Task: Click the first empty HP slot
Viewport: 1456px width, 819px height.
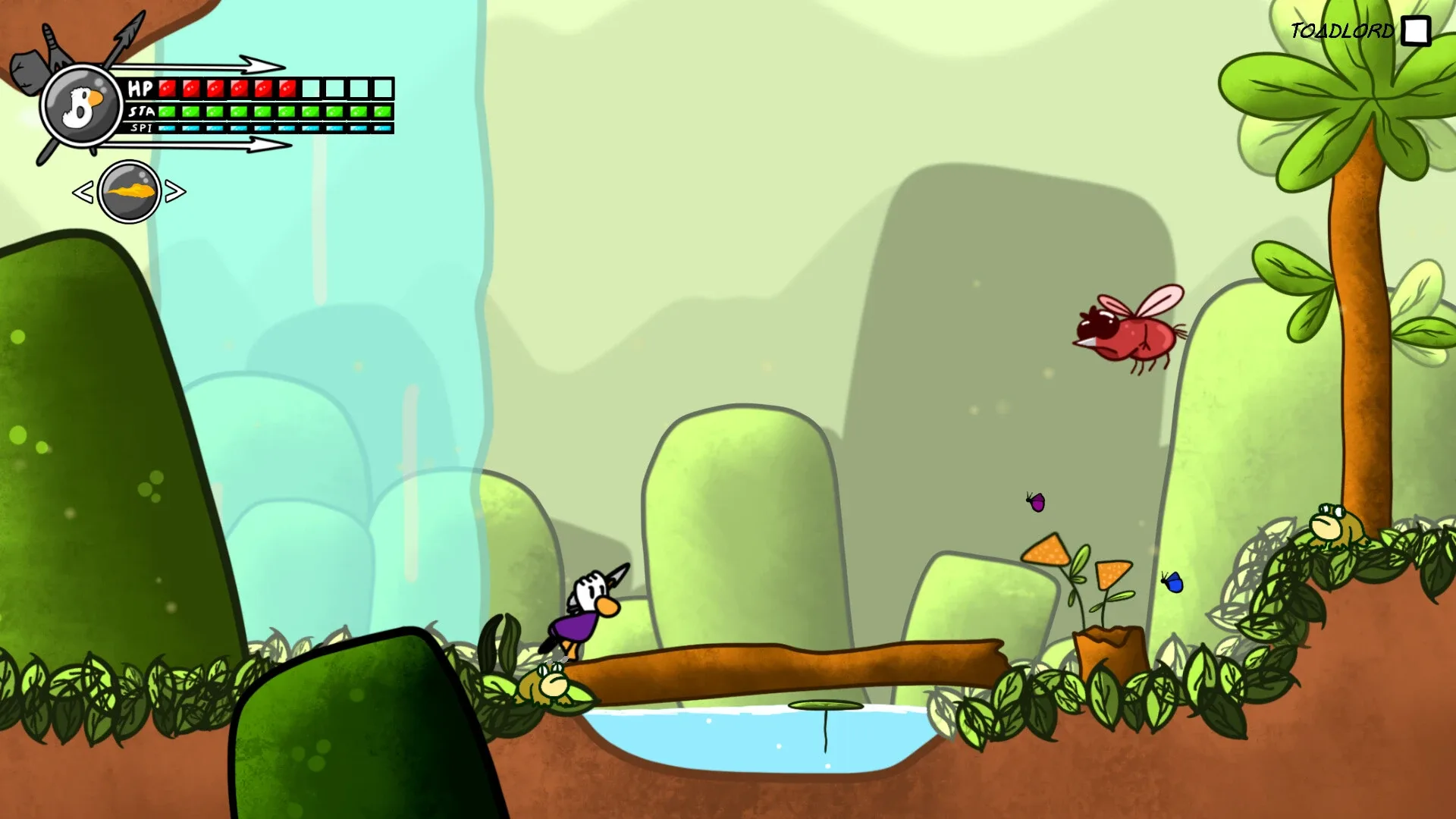Action: pyautogui.click(x=311, y=87)
